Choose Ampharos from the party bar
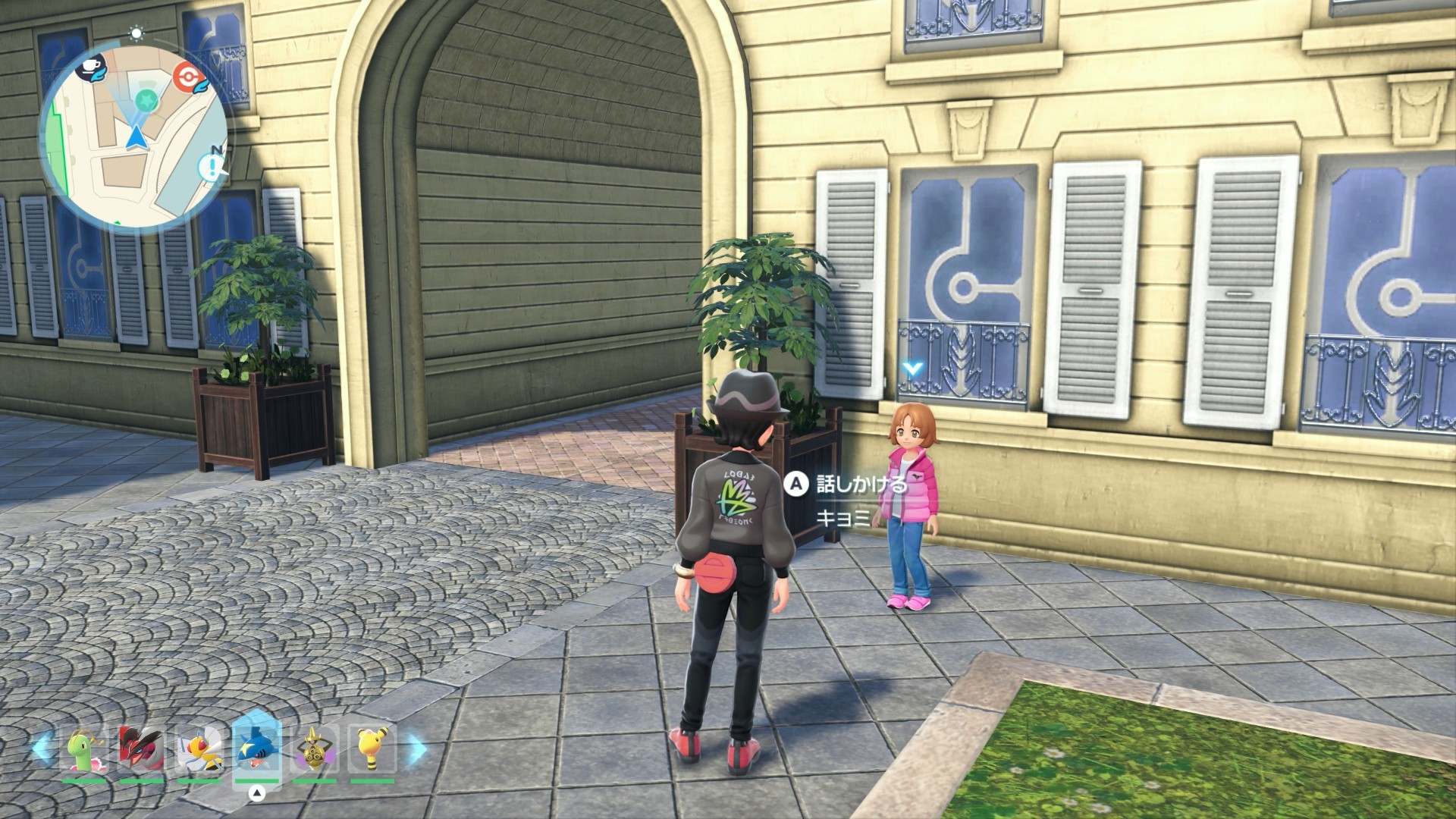Viewport: 1456px width, 819px height. (372, 751)
